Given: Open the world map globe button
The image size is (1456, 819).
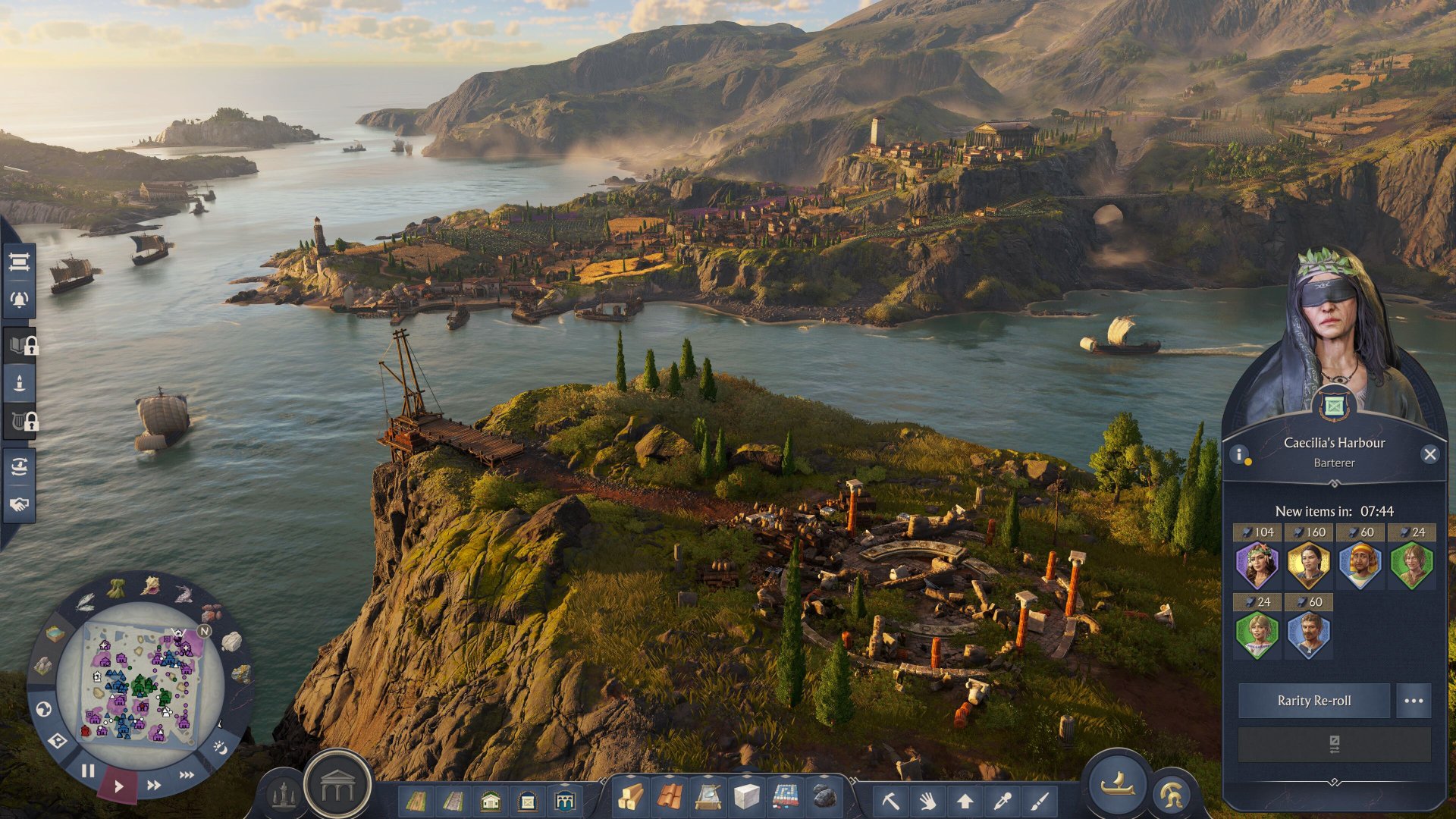Looking at the screenshot, I should click(44, 709).
